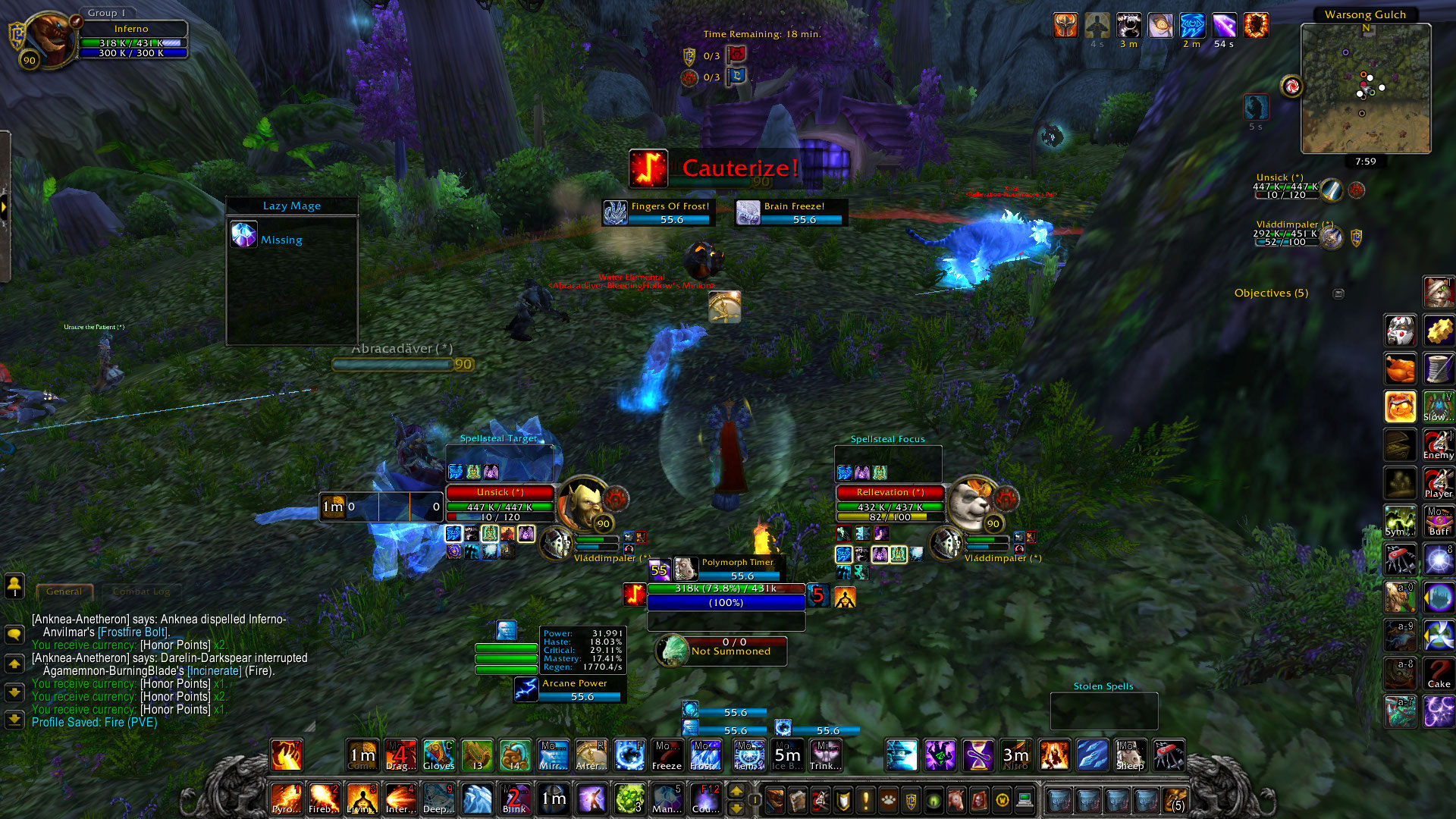
Task: Activate the Blink ability
Action: pyautogui.click(x=514, y=799)
